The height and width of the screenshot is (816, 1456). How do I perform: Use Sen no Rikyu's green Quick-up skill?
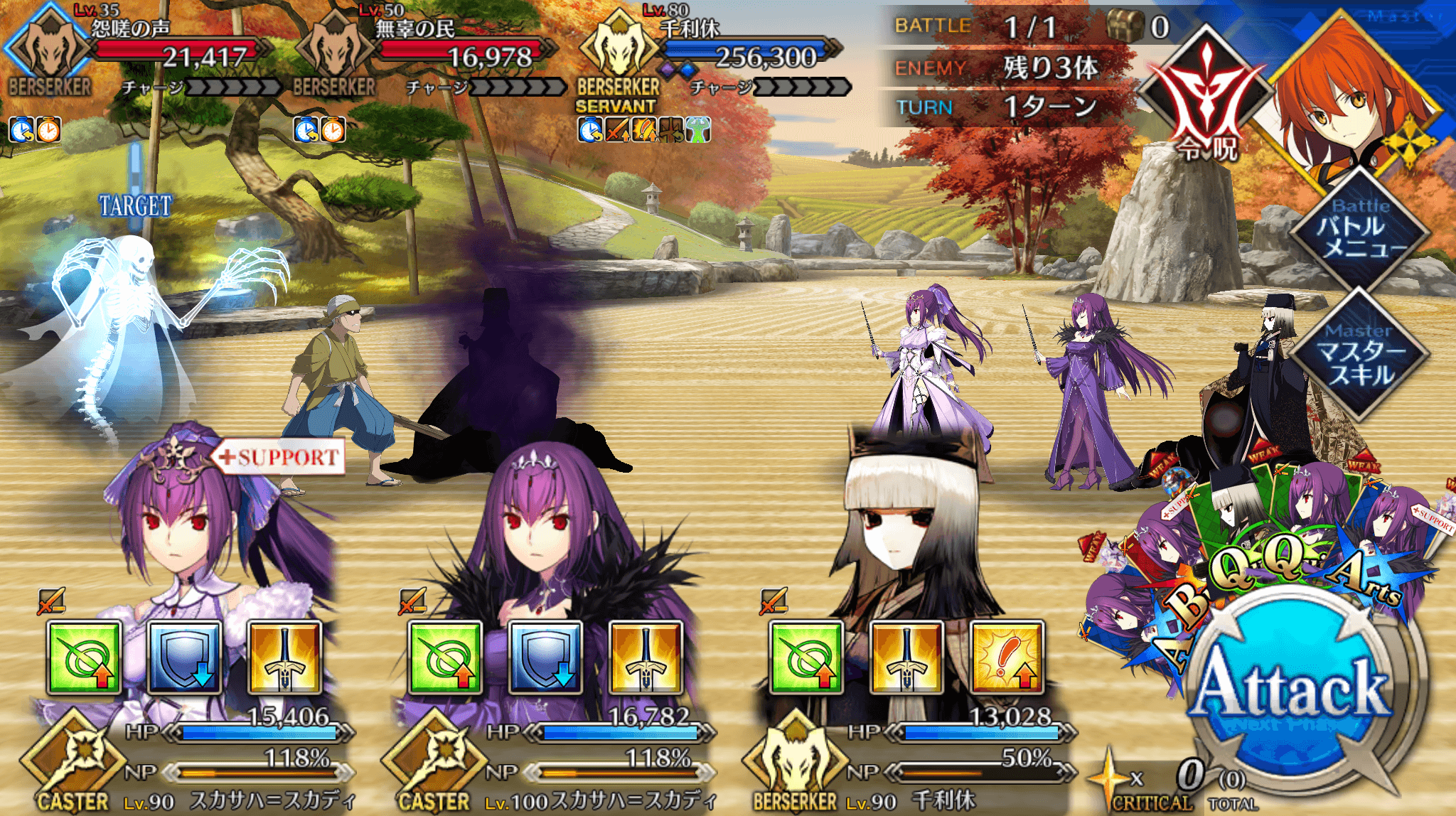click(x=806, y=658)
